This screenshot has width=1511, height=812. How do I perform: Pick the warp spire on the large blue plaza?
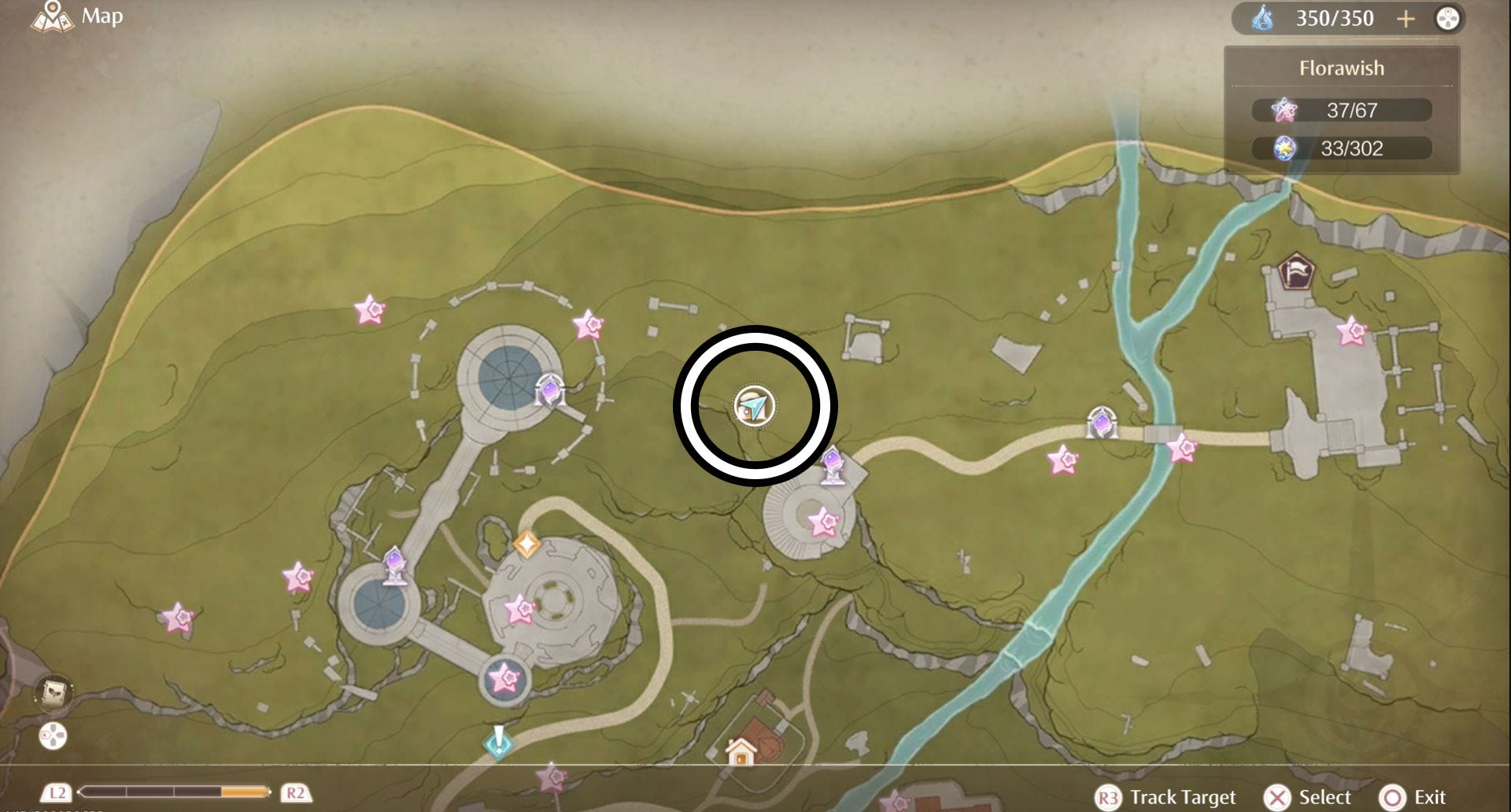[549, 389]
